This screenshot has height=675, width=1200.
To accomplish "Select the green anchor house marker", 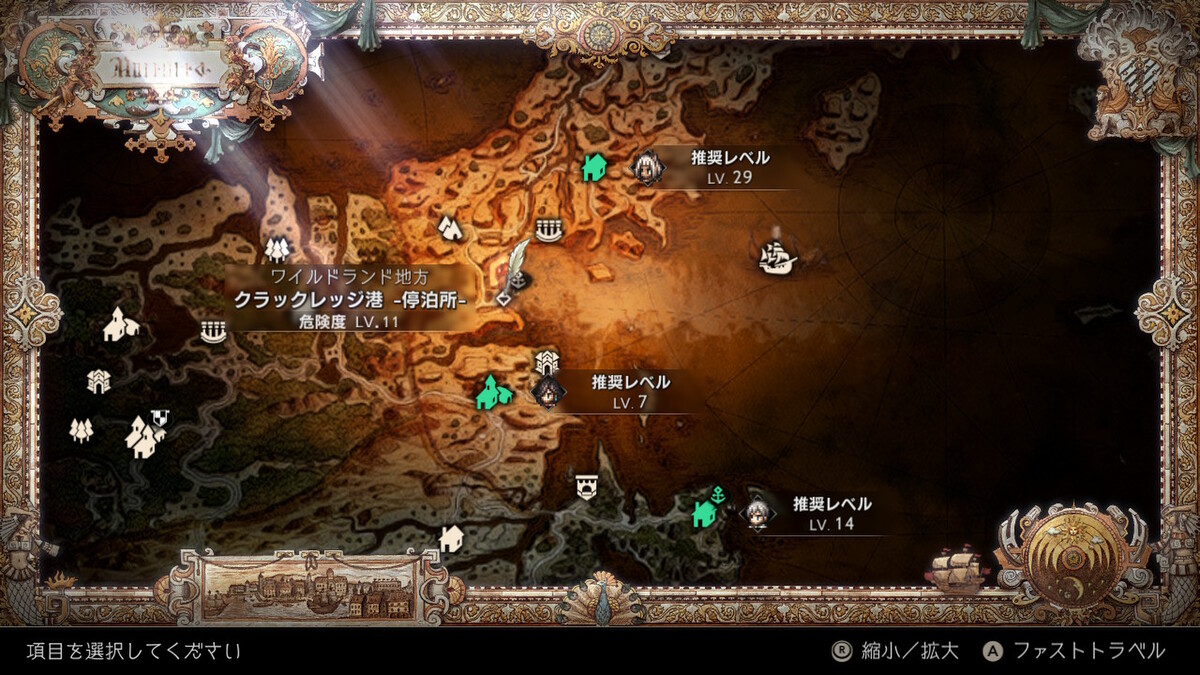I will click(x=707, y=510).
